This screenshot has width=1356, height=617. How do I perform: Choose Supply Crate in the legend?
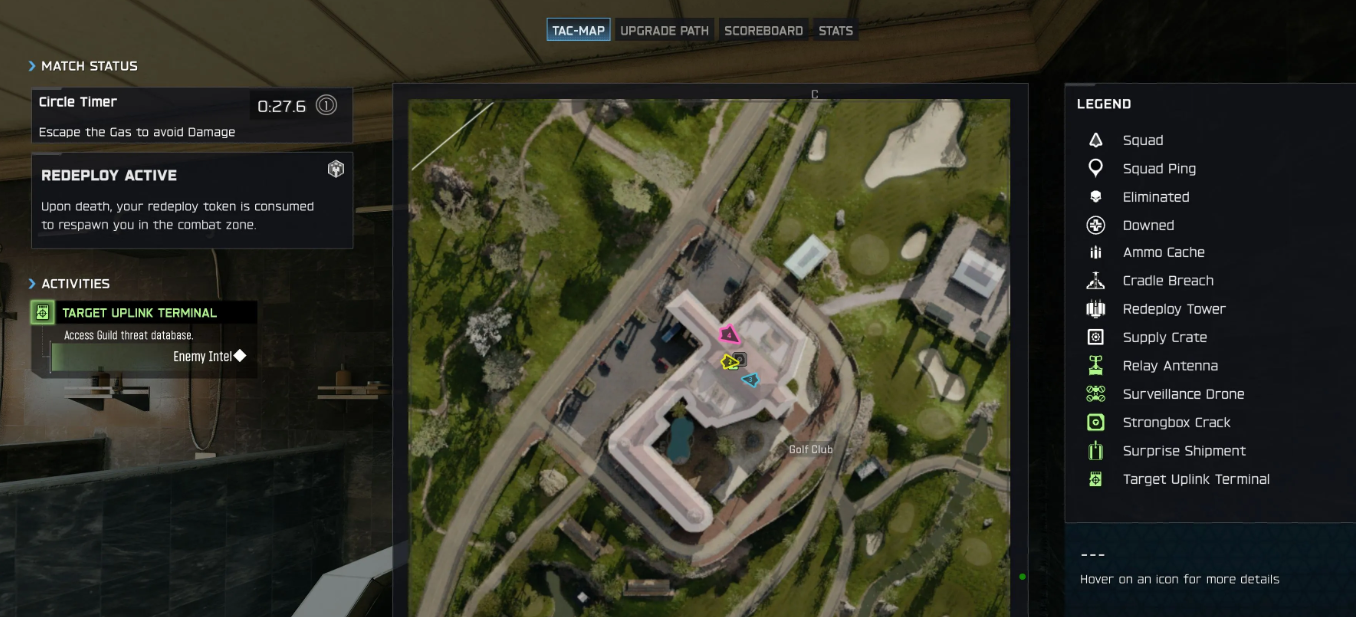[x=1164, y=338]
